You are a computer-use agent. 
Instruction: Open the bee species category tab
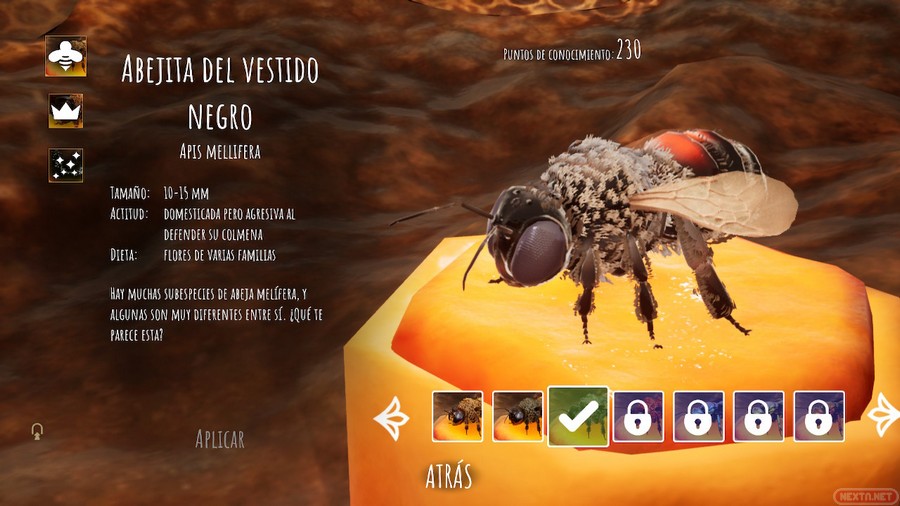[x=66, y=56]
